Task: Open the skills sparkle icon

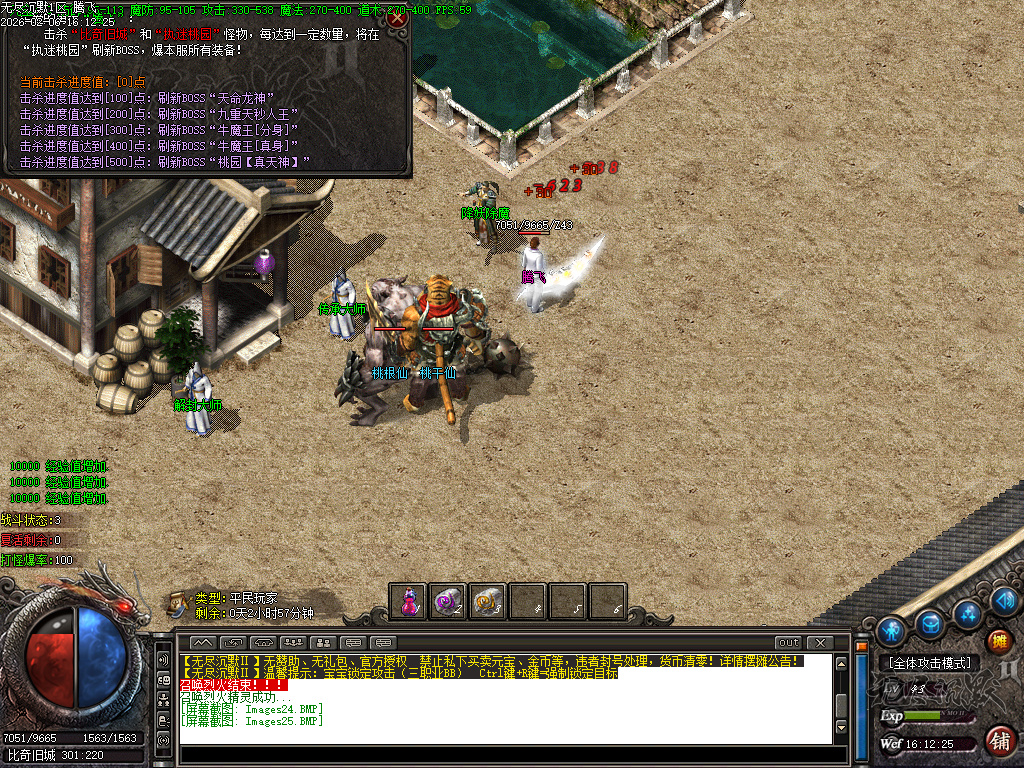Action: (x=967, y=612)
